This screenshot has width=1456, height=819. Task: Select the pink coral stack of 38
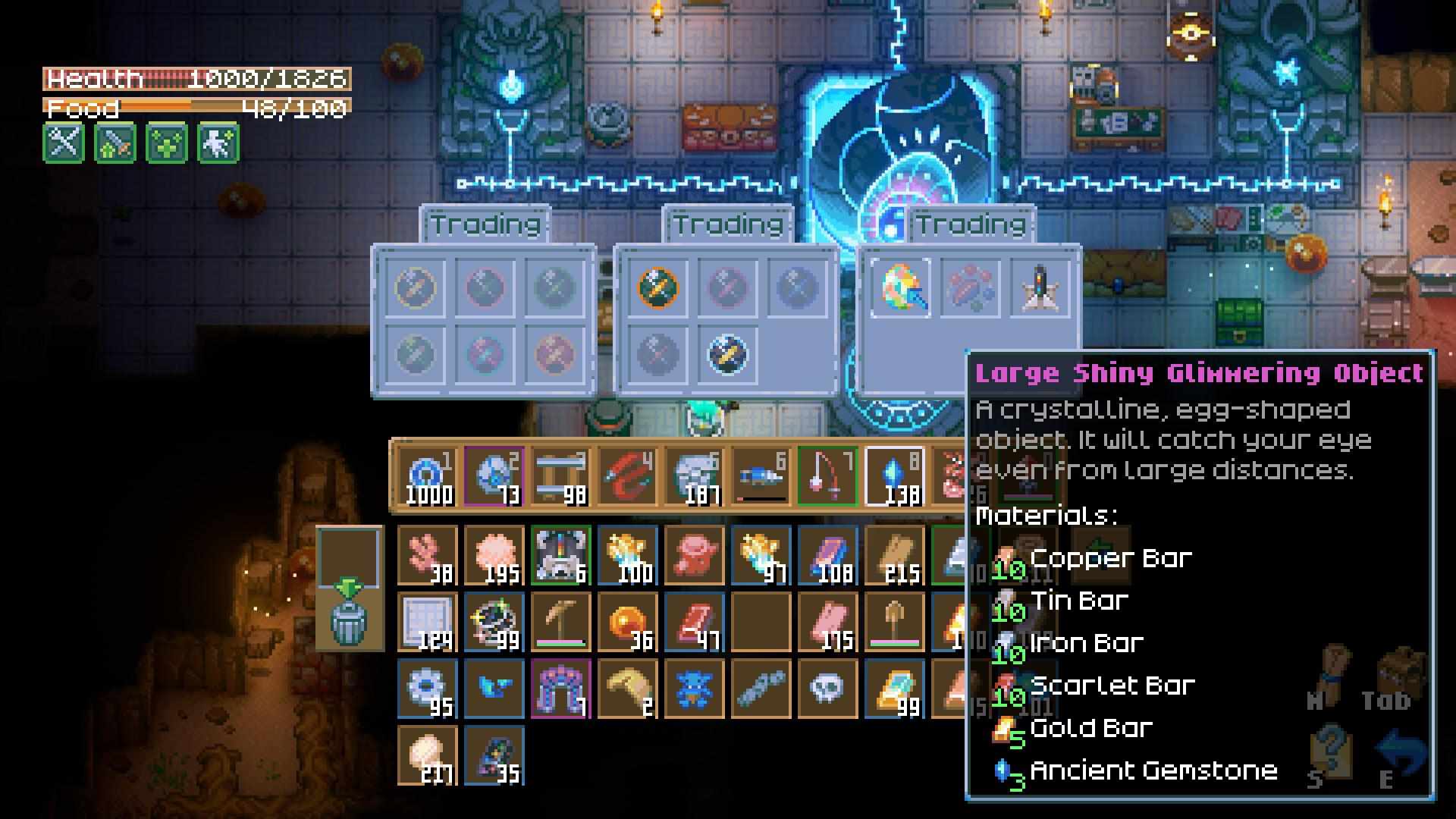(x=428, y=556)
